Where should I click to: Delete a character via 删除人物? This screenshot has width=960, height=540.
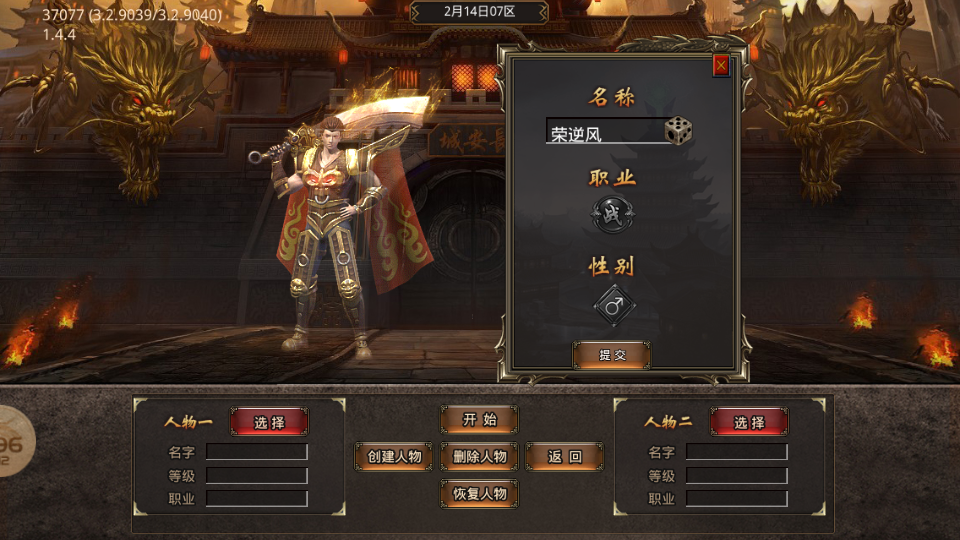(x=479, y=457)
